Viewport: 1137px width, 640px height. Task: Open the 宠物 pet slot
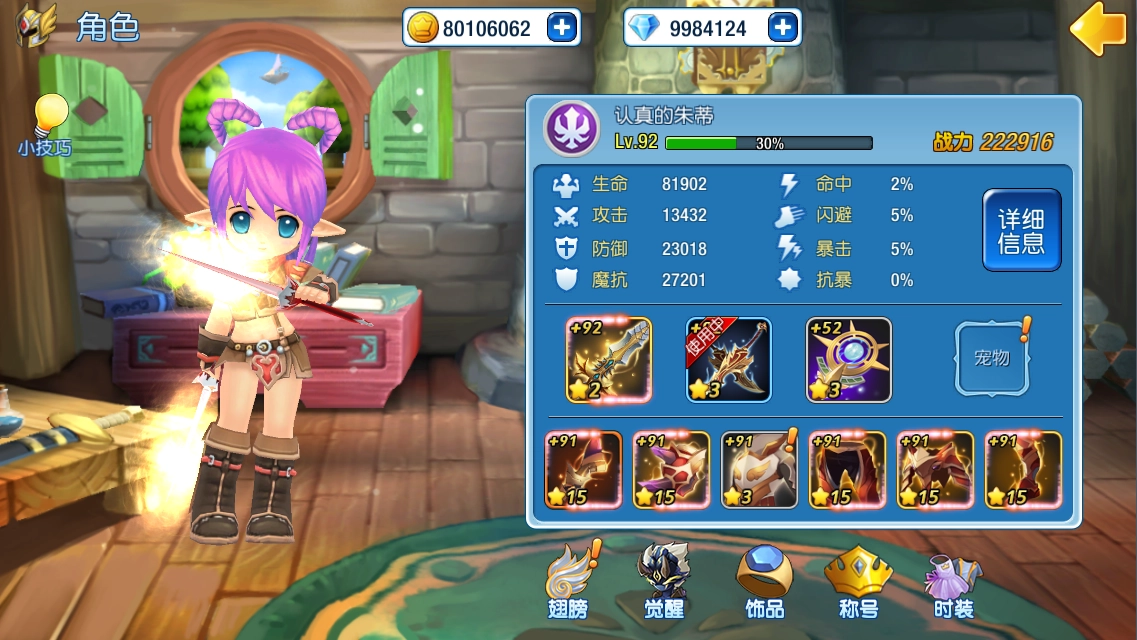pos(991,358)
